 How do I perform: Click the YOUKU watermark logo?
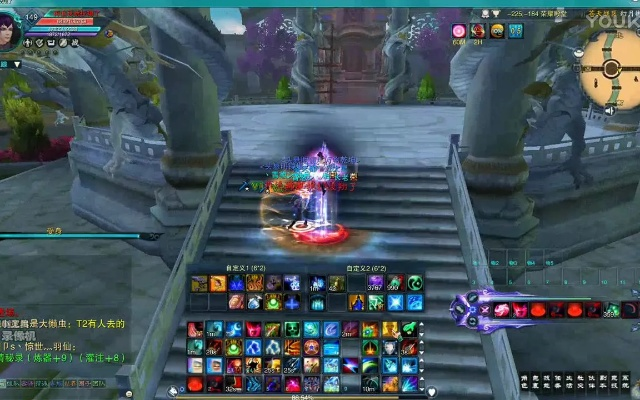(613, 16)
